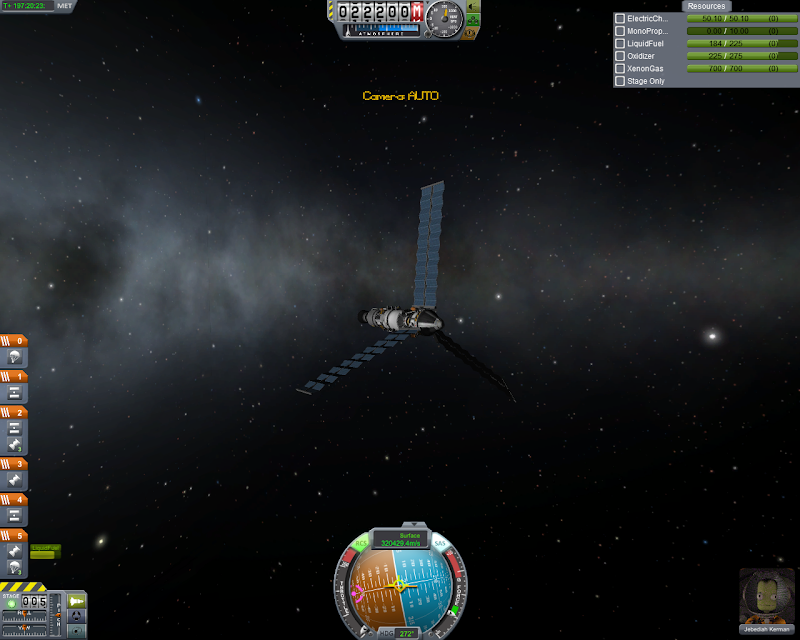Click the green stage indicator light
The image size is (800, 640).
coord(11,603)
